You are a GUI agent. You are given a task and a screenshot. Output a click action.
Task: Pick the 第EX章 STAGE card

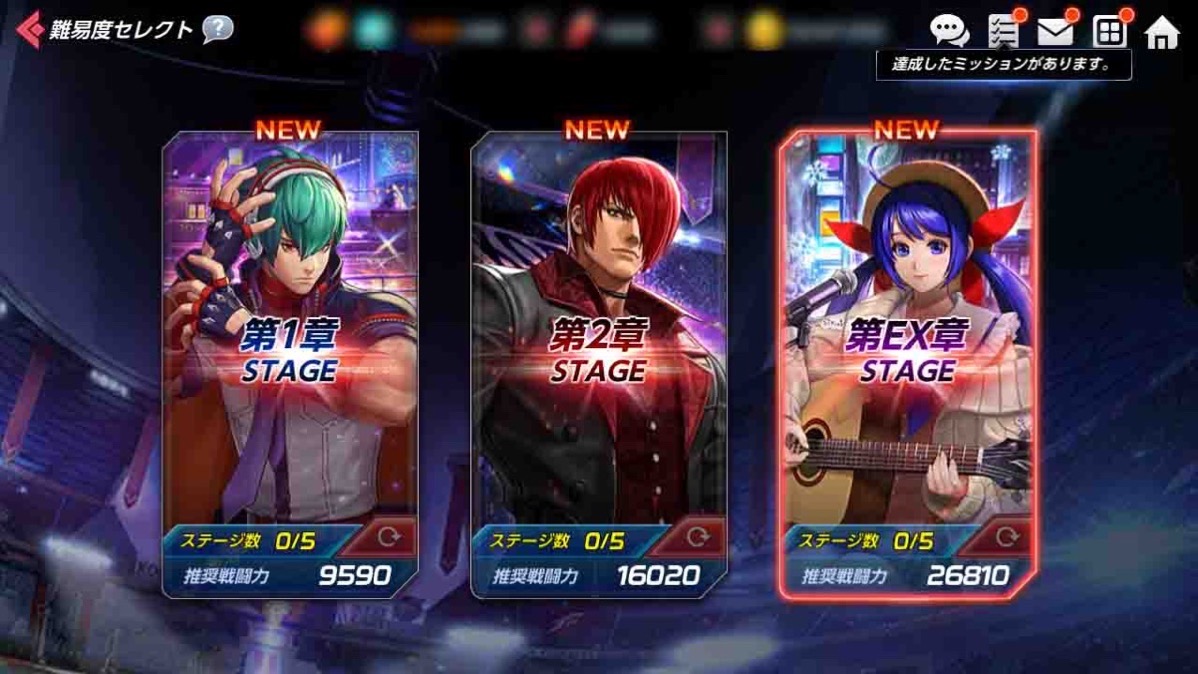(x=907, y=340)
